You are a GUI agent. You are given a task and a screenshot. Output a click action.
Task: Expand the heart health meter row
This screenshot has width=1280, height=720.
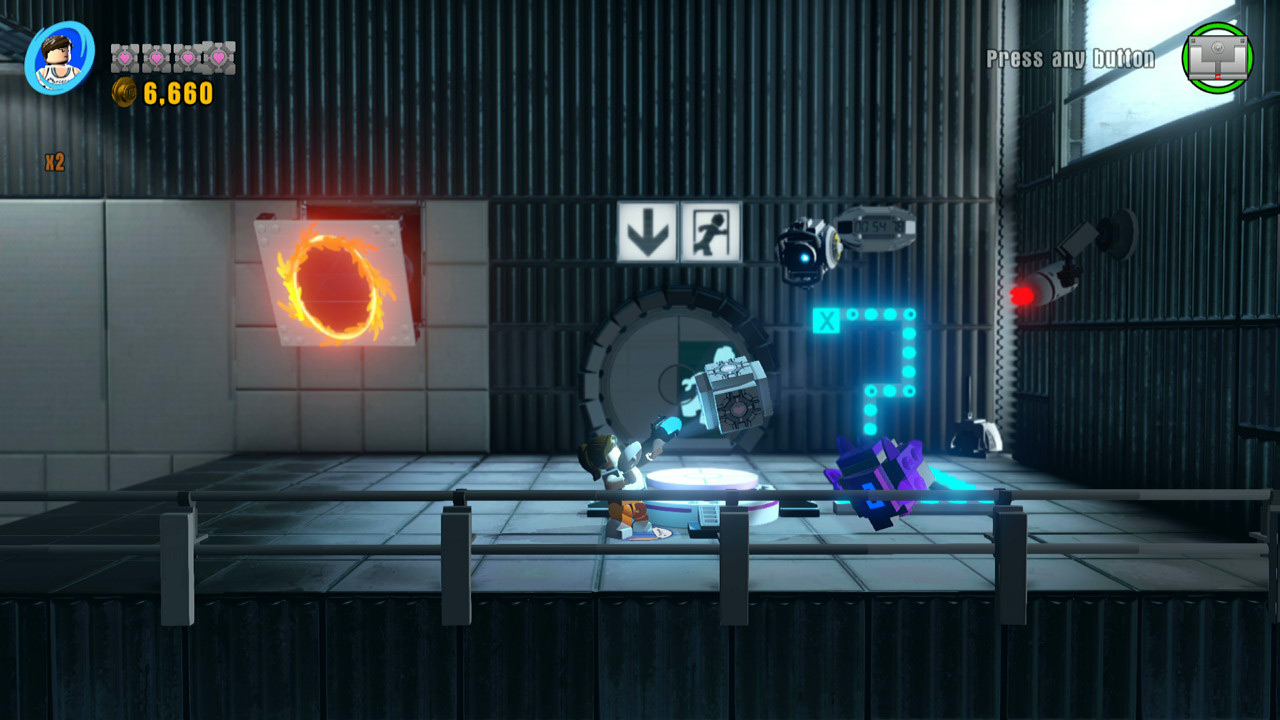coord(172,60)
